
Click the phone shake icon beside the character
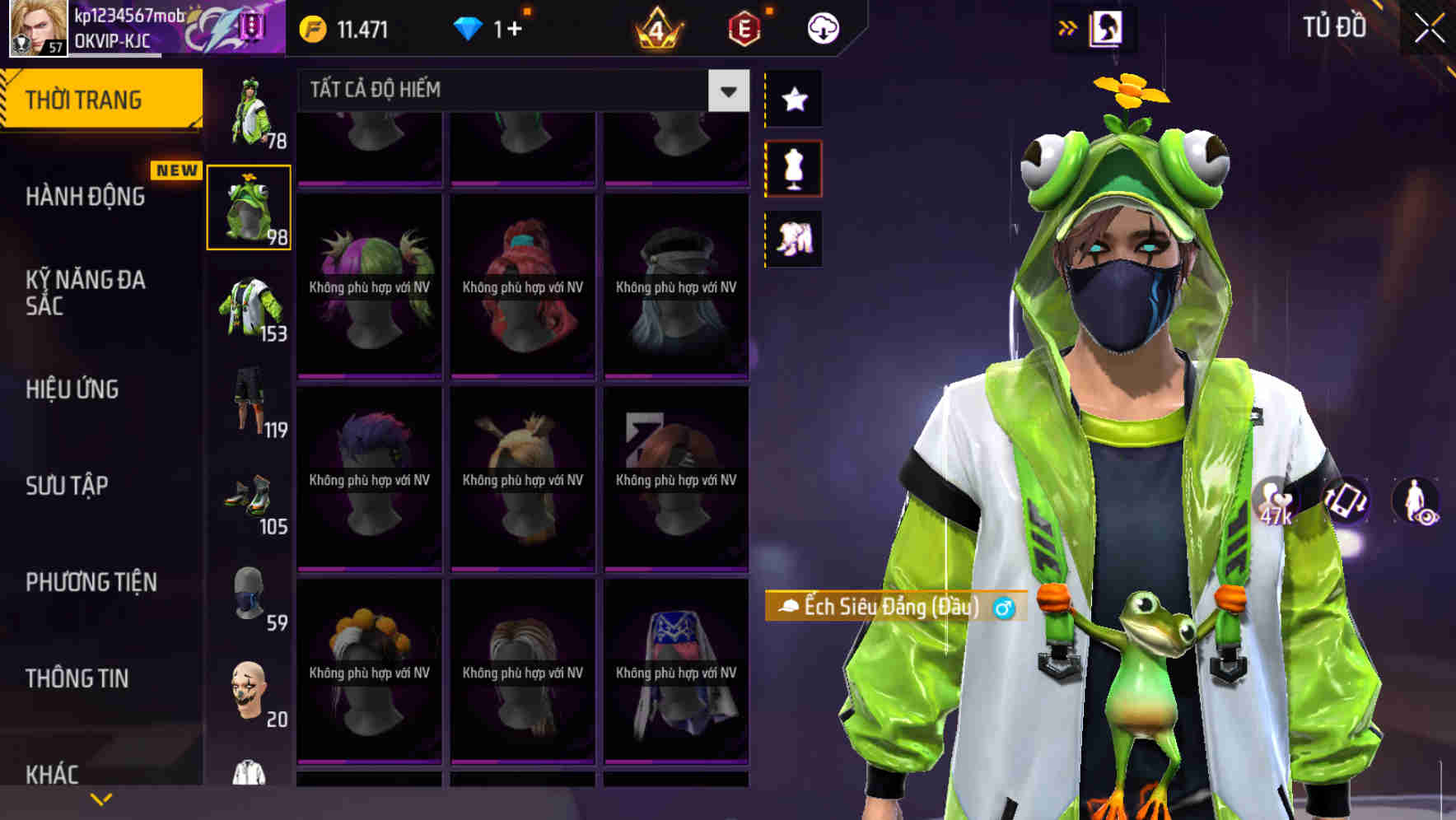coord(1346,503)
